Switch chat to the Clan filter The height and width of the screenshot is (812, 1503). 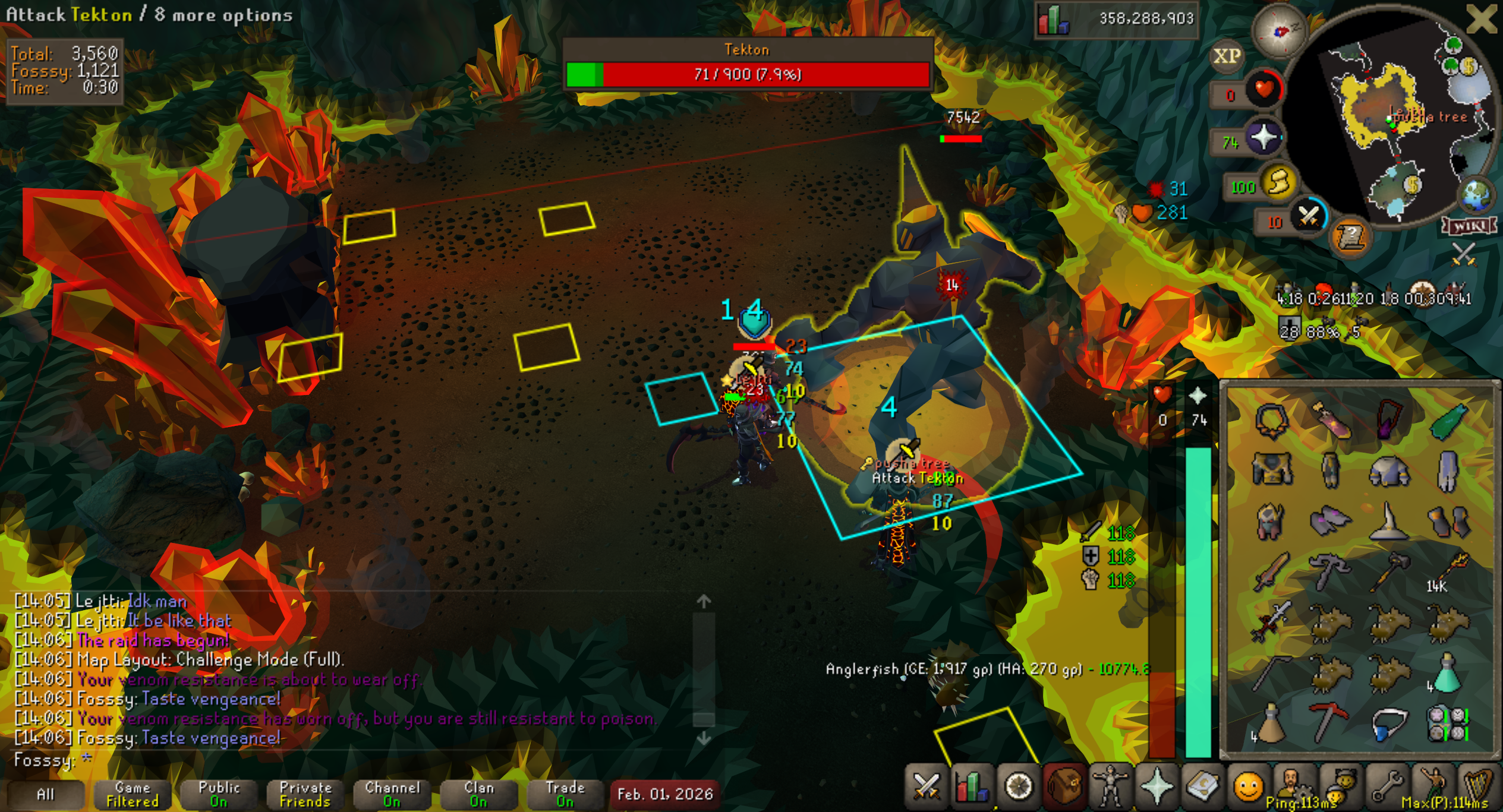pyautogui.click(x=479, y=794)
